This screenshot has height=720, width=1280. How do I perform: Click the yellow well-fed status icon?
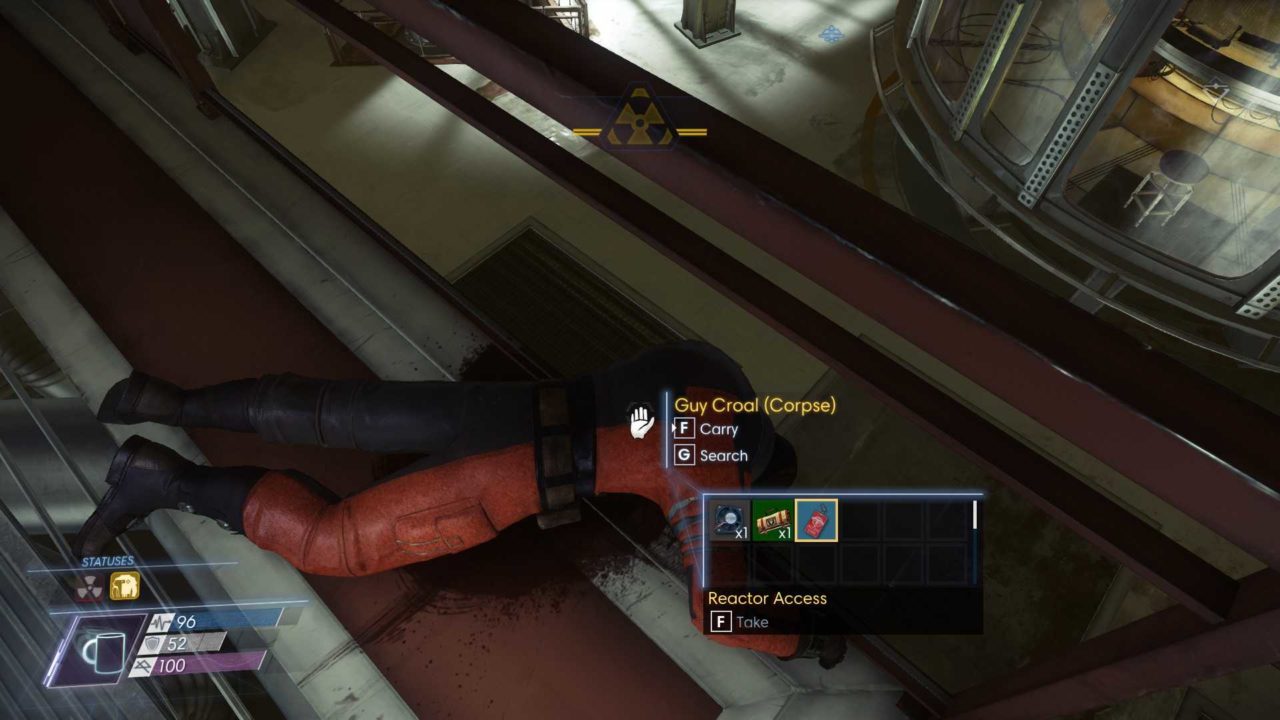pyautogui.click(x=125, y=587)
